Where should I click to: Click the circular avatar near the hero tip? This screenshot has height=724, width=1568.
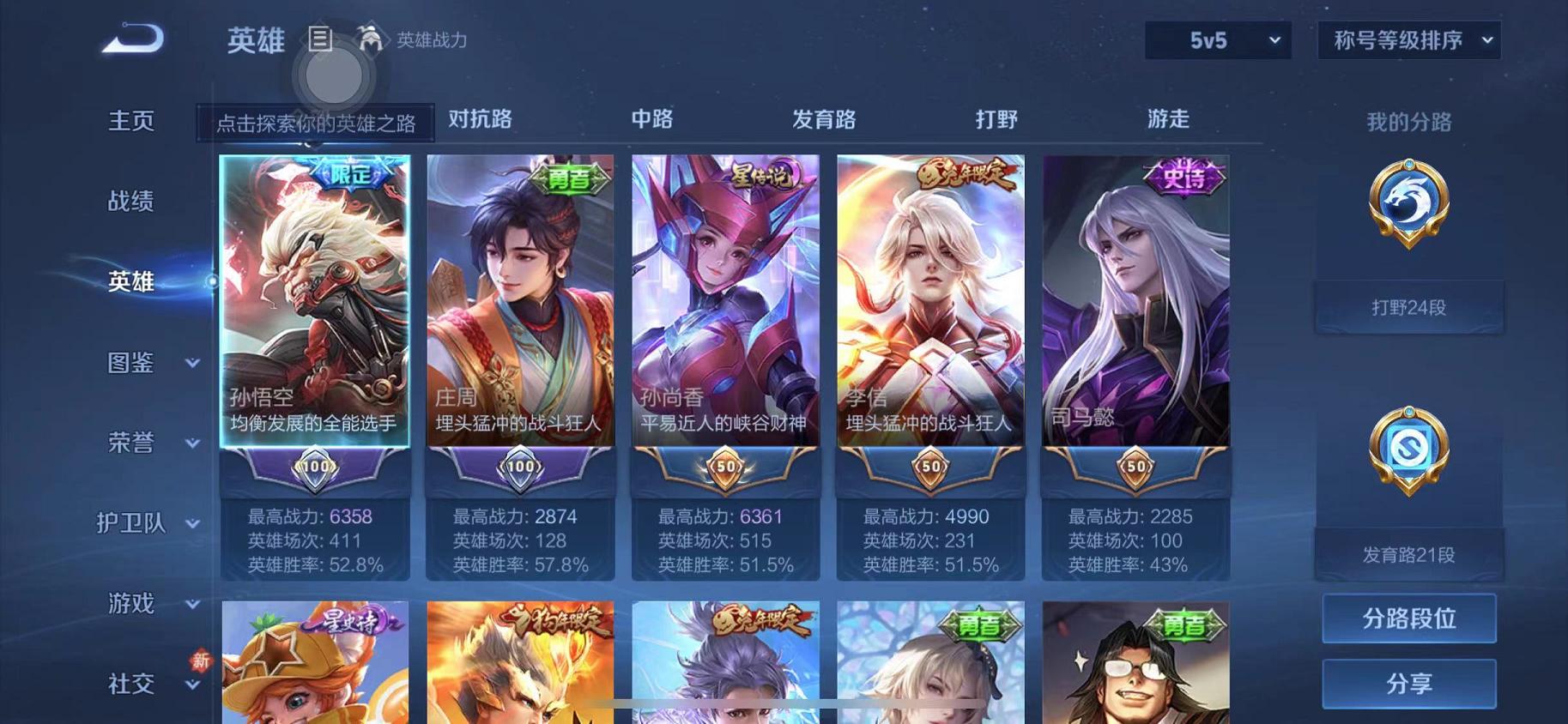pos(334,75)
